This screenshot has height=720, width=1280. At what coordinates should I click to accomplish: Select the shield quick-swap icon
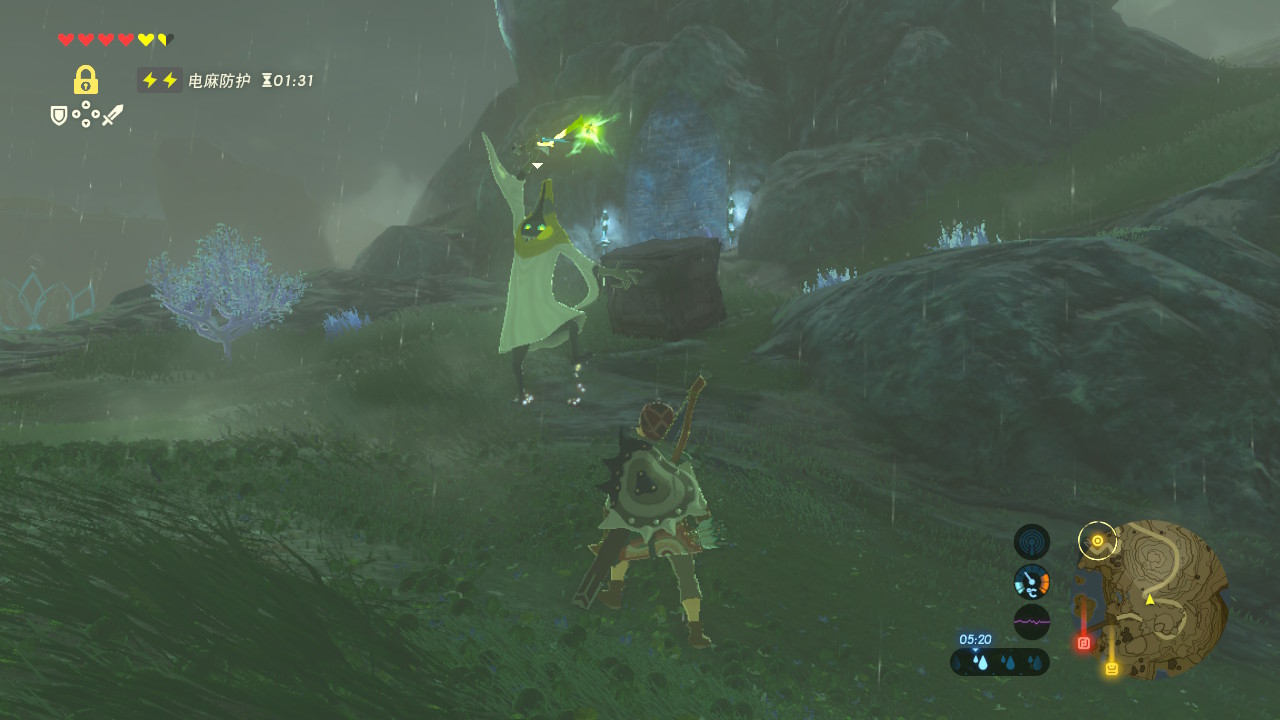coord(60,116)
